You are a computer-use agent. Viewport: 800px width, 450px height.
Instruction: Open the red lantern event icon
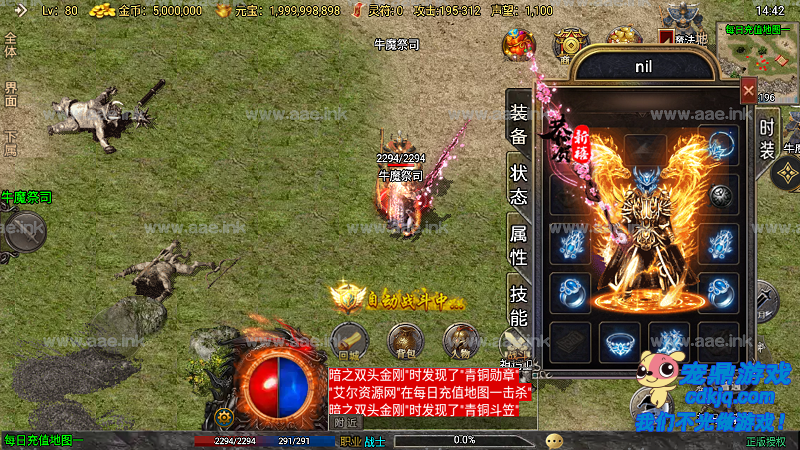click(518, 45)
